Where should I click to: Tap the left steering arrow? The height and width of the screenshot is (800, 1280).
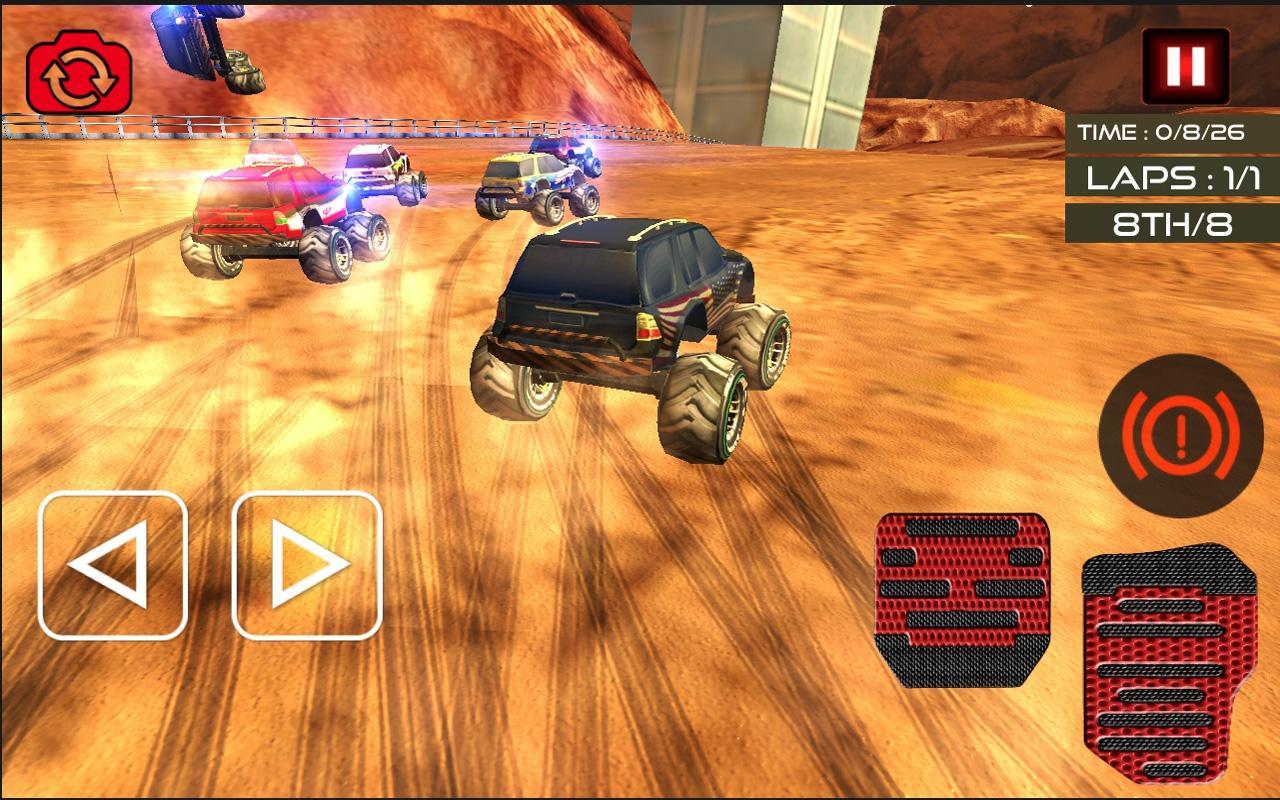[112, 565]
